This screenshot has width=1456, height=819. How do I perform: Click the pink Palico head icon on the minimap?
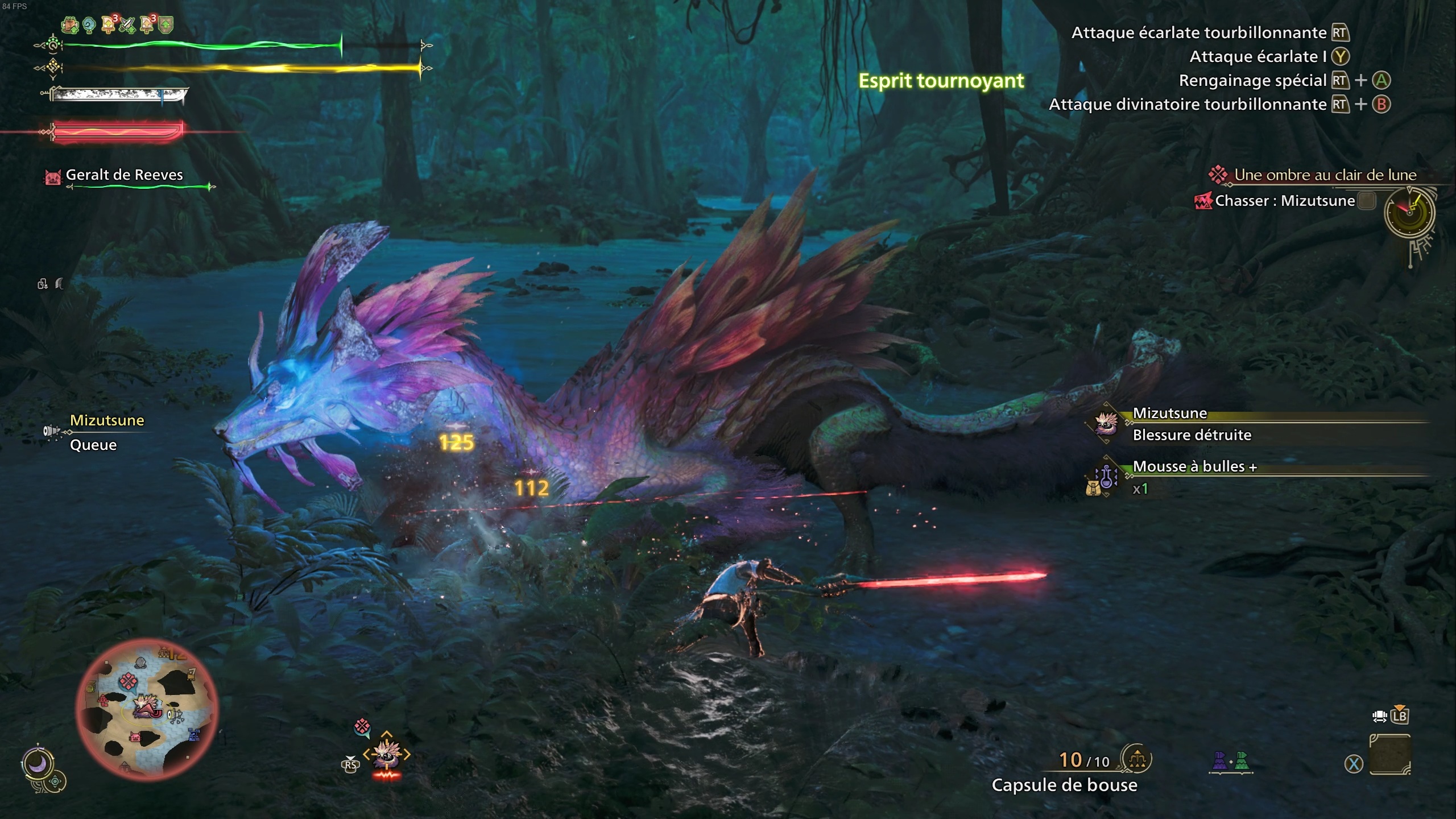point(135,737)
